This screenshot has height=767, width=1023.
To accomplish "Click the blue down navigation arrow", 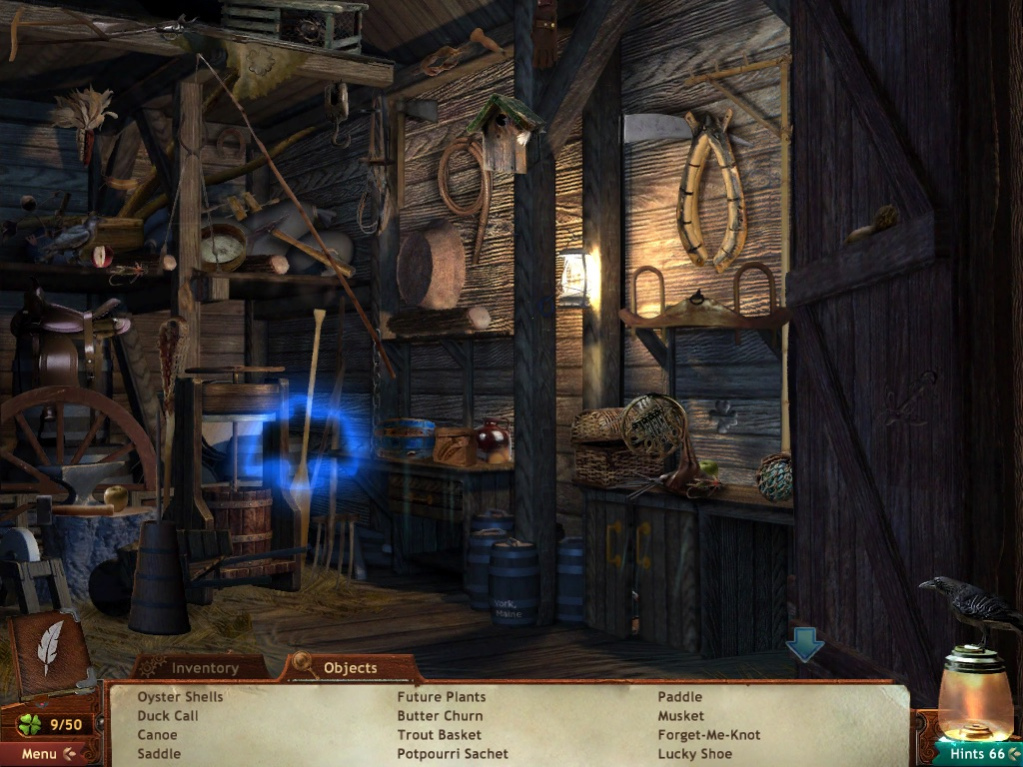I will click(804, 646).
